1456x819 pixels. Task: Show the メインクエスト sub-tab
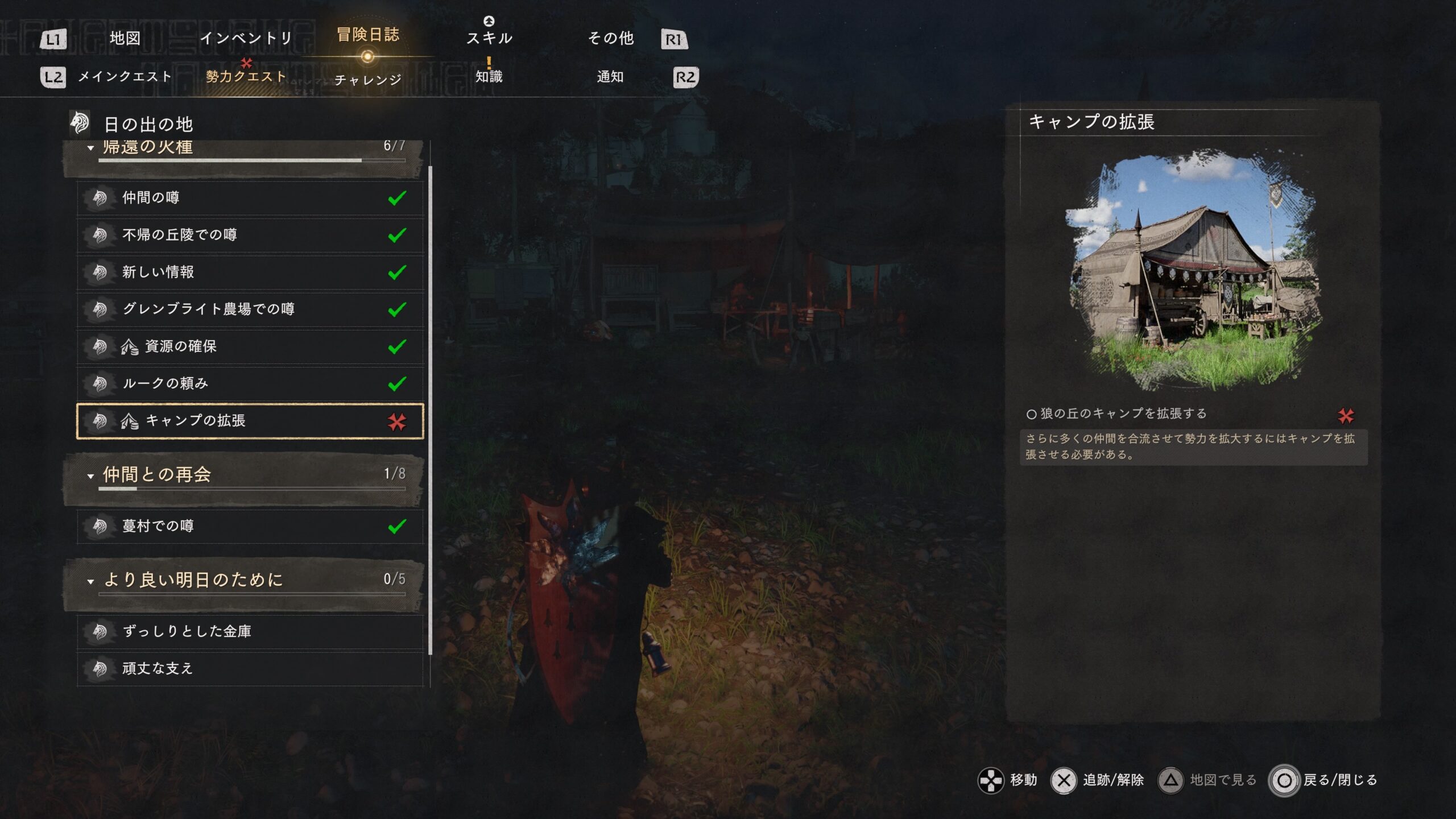click(x=125, y=77)
